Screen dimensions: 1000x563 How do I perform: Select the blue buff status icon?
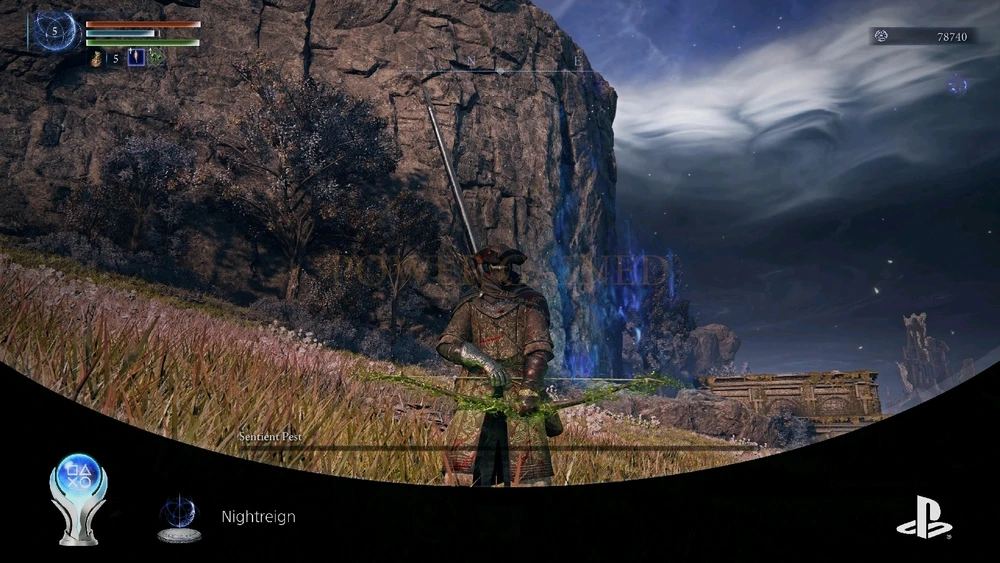click(136, 59)
